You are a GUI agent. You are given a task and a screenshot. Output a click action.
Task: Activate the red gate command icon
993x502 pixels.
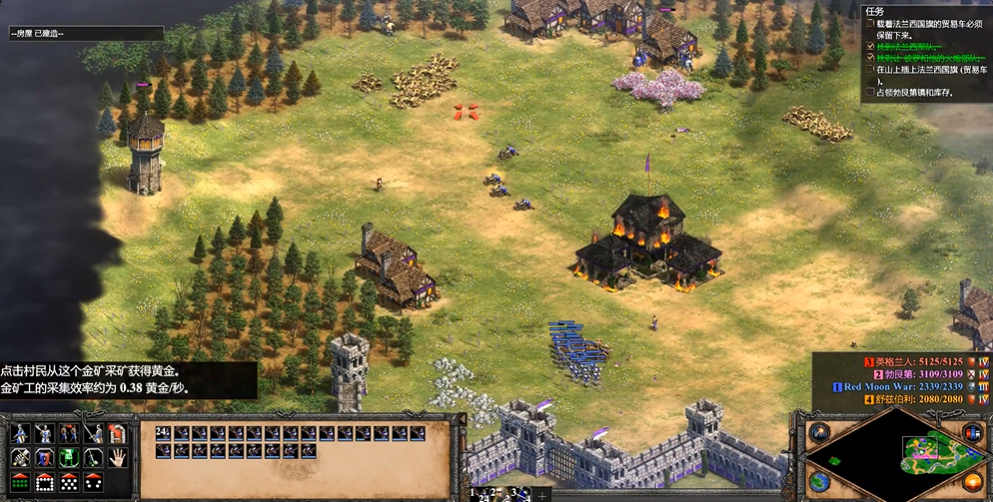[x=118, y=434]
